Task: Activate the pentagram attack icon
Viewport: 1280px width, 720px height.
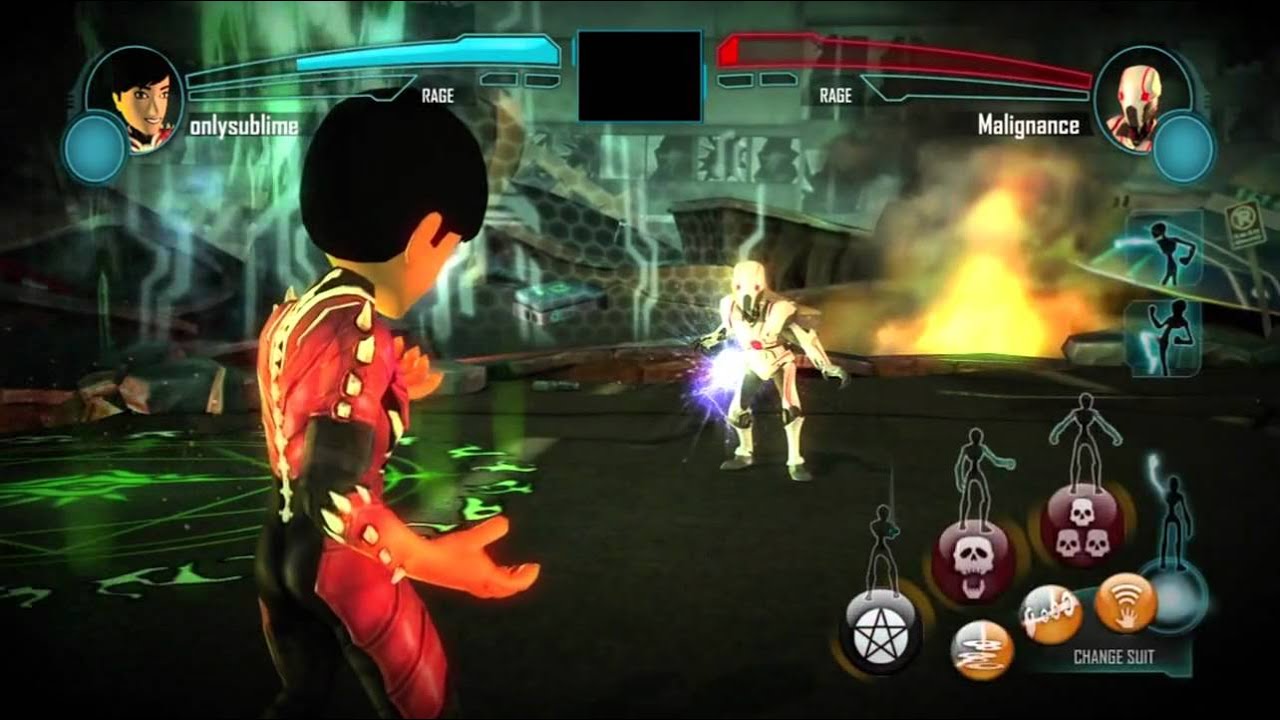Action: [x=880, y=630]
